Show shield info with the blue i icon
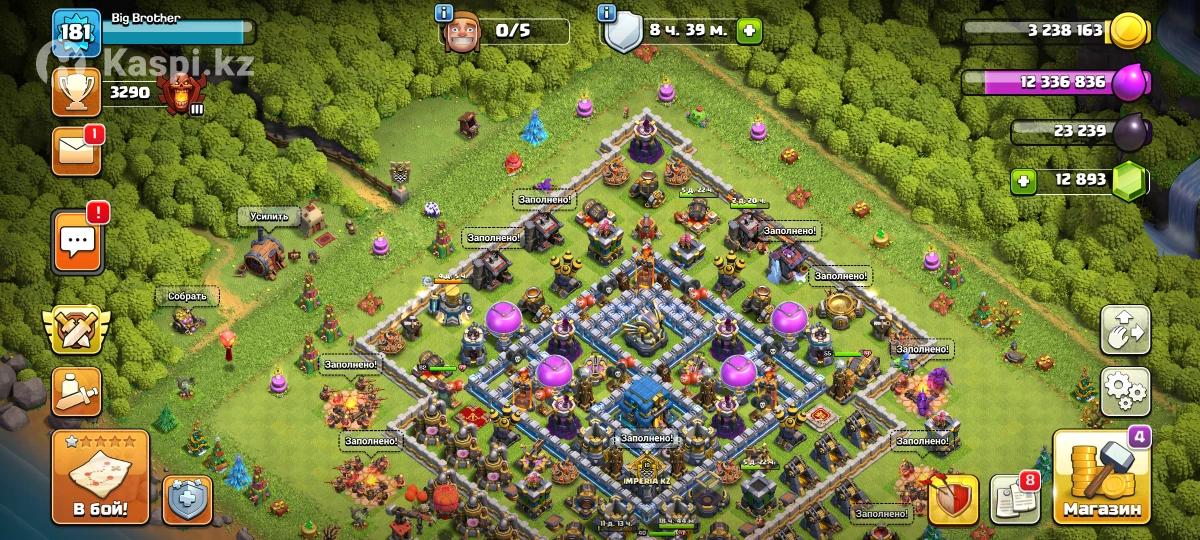This screenshot has height=540, width=1200. [606, 13]
